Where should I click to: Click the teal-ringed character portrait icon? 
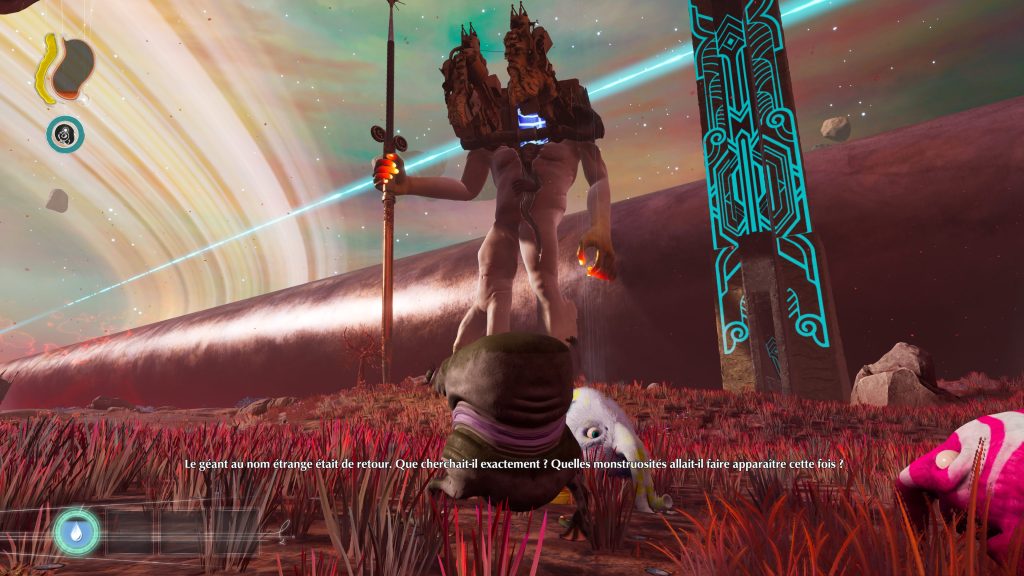coord(65,134)
